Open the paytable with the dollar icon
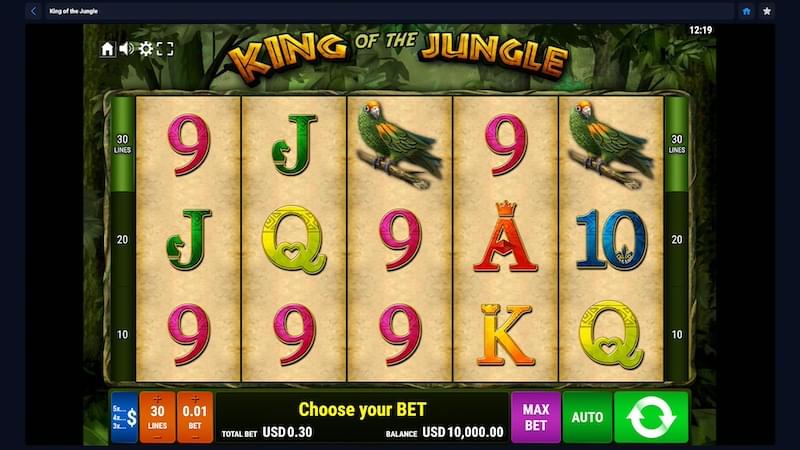This screenshot has width=800, height=450. click(124, 417)
